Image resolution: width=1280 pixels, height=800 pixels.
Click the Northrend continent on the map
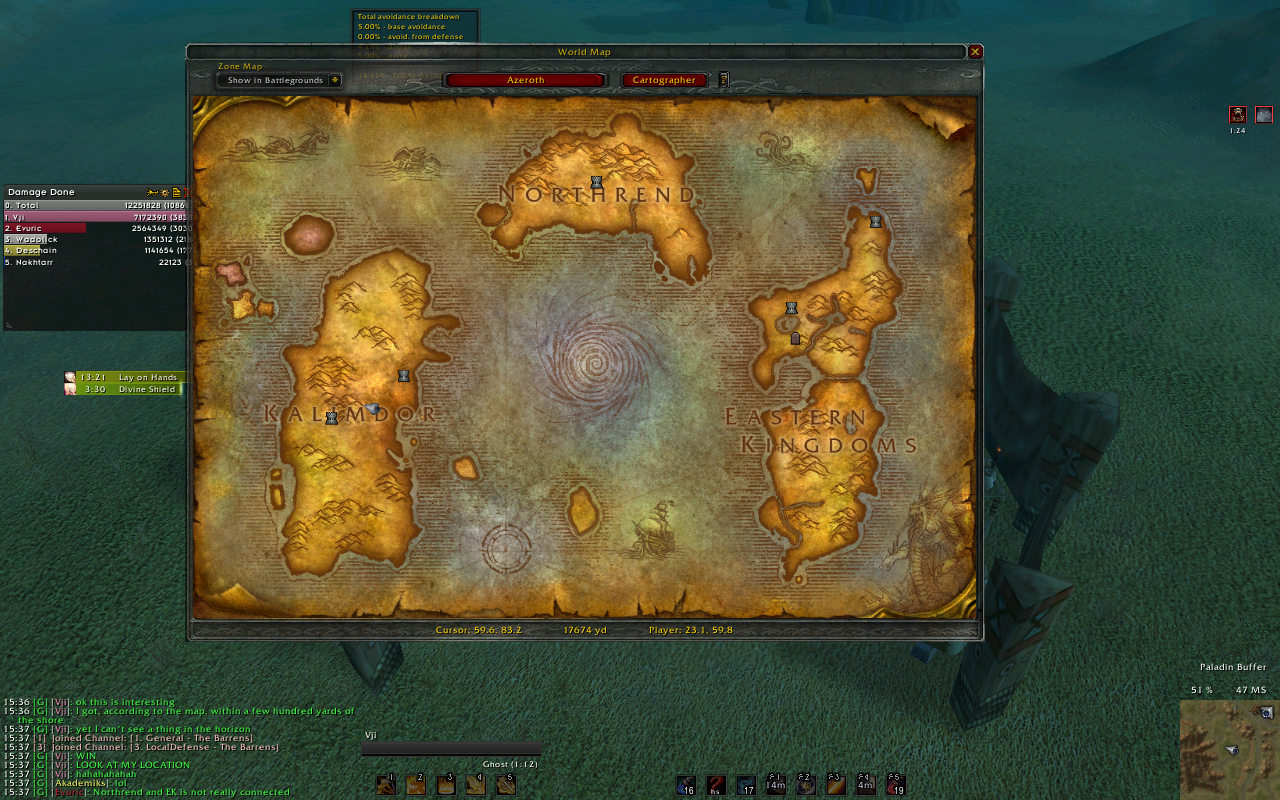click(600, 200)
